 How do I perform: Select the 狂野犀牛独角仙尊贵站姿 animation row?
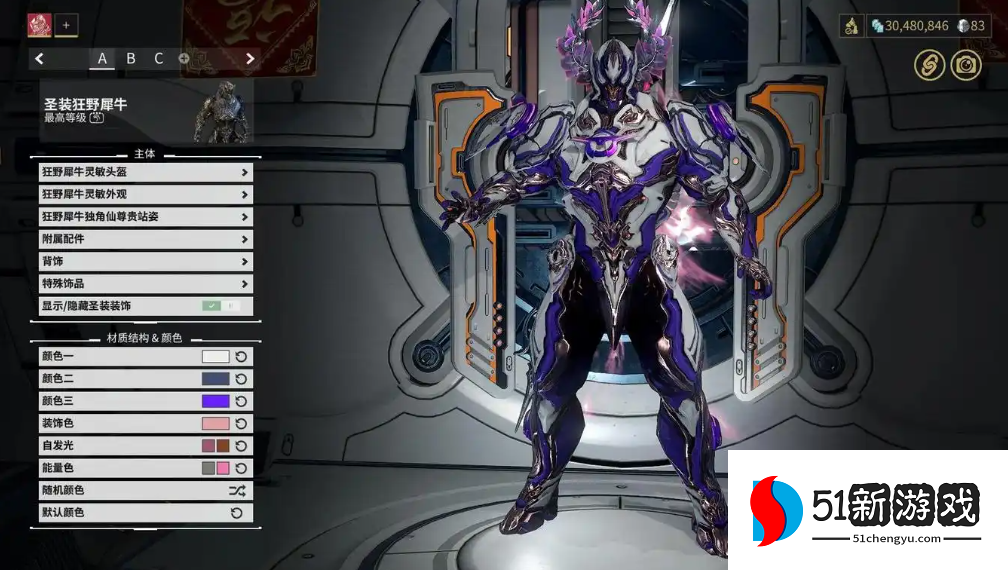click(145, 216)
